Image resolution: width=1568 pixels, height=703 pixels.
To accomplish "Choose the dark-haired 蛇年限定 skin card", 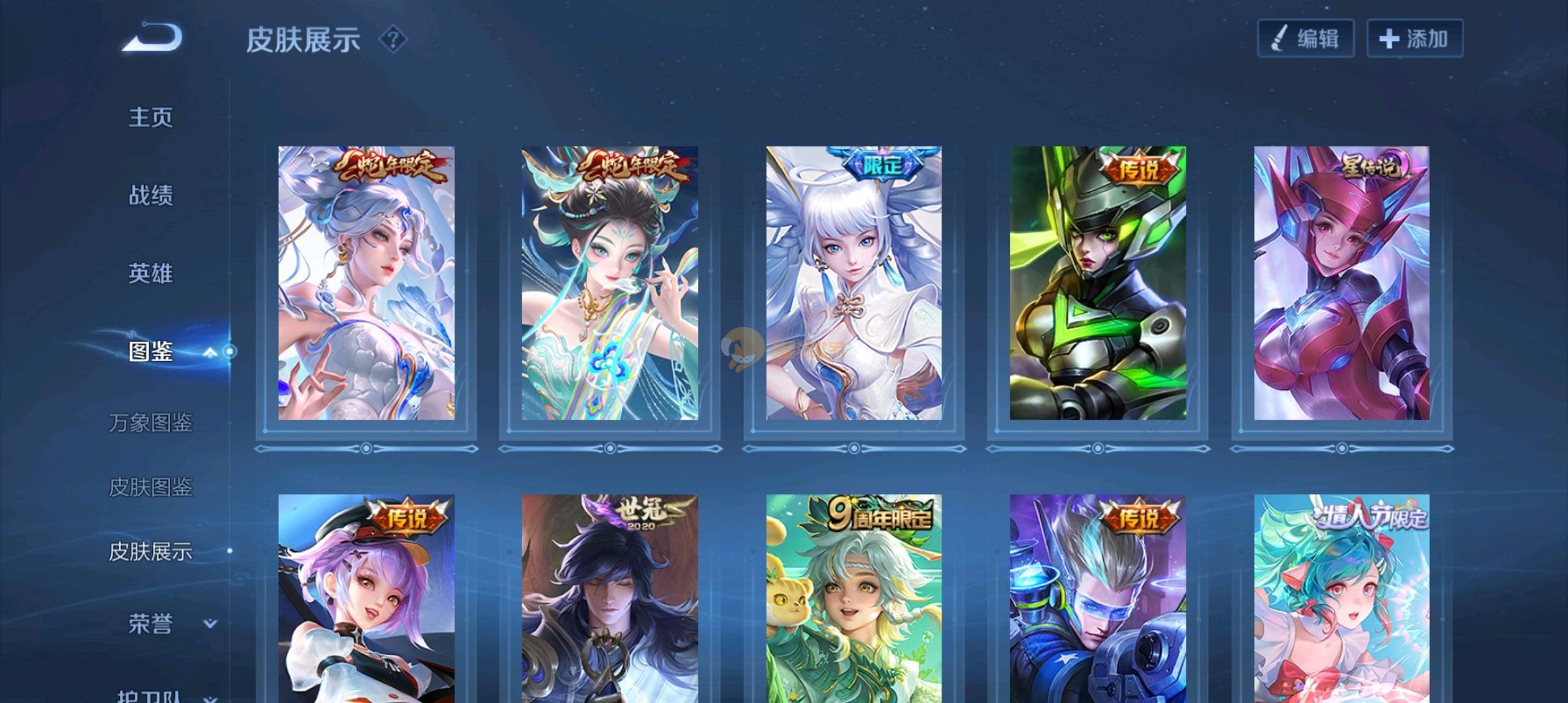I will pyautogui.click(x=609, y=283).
